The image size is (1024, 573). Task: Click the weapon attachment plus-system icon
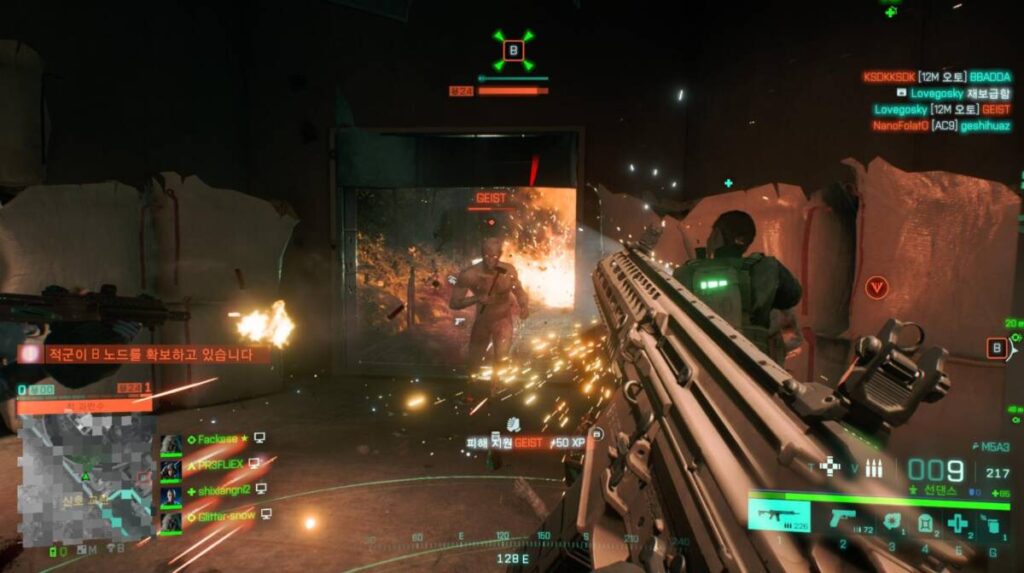pos(829,467)
